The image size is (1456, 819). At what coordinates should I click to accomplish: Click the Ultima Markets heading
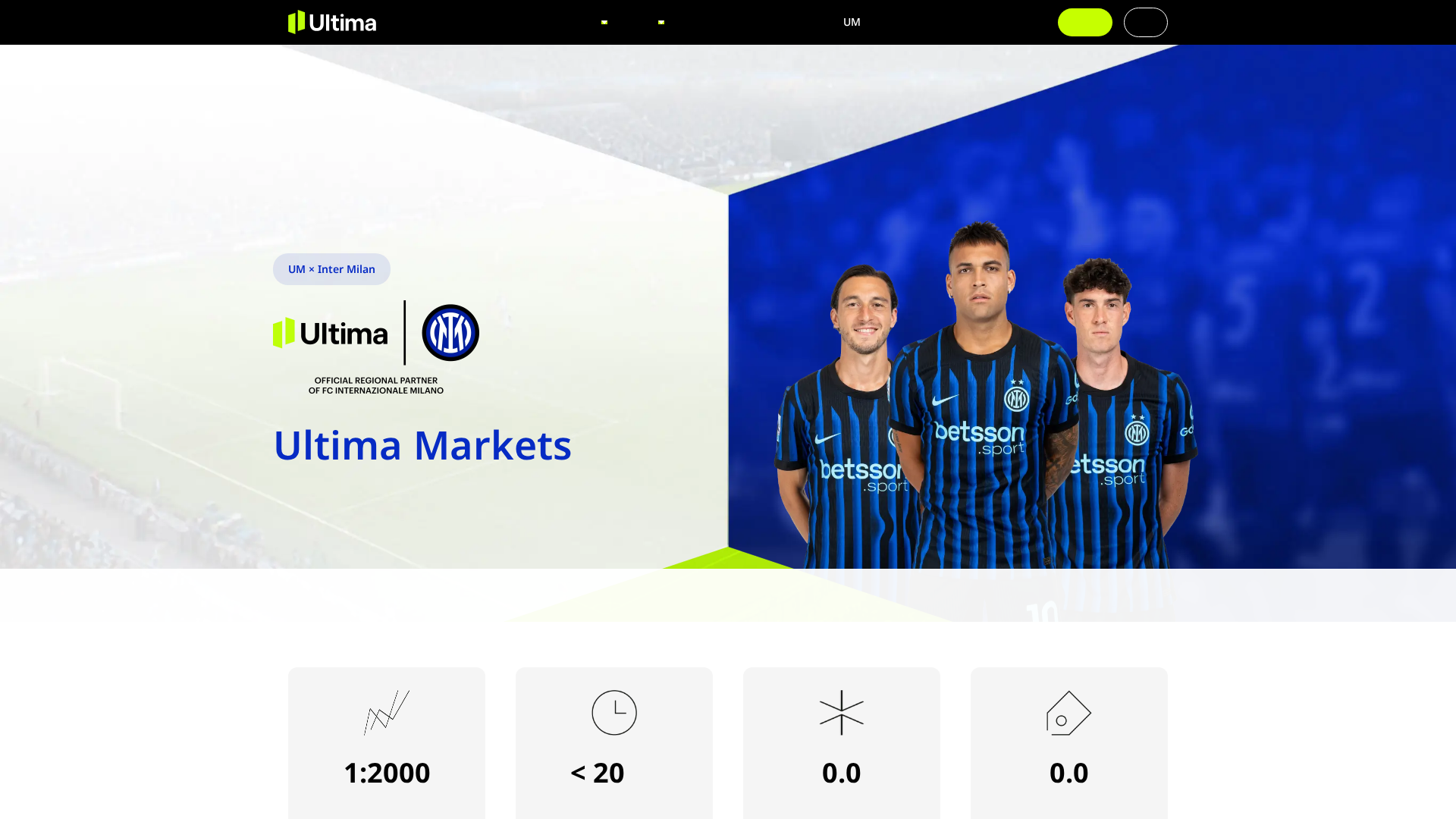[x=422, y=446]
